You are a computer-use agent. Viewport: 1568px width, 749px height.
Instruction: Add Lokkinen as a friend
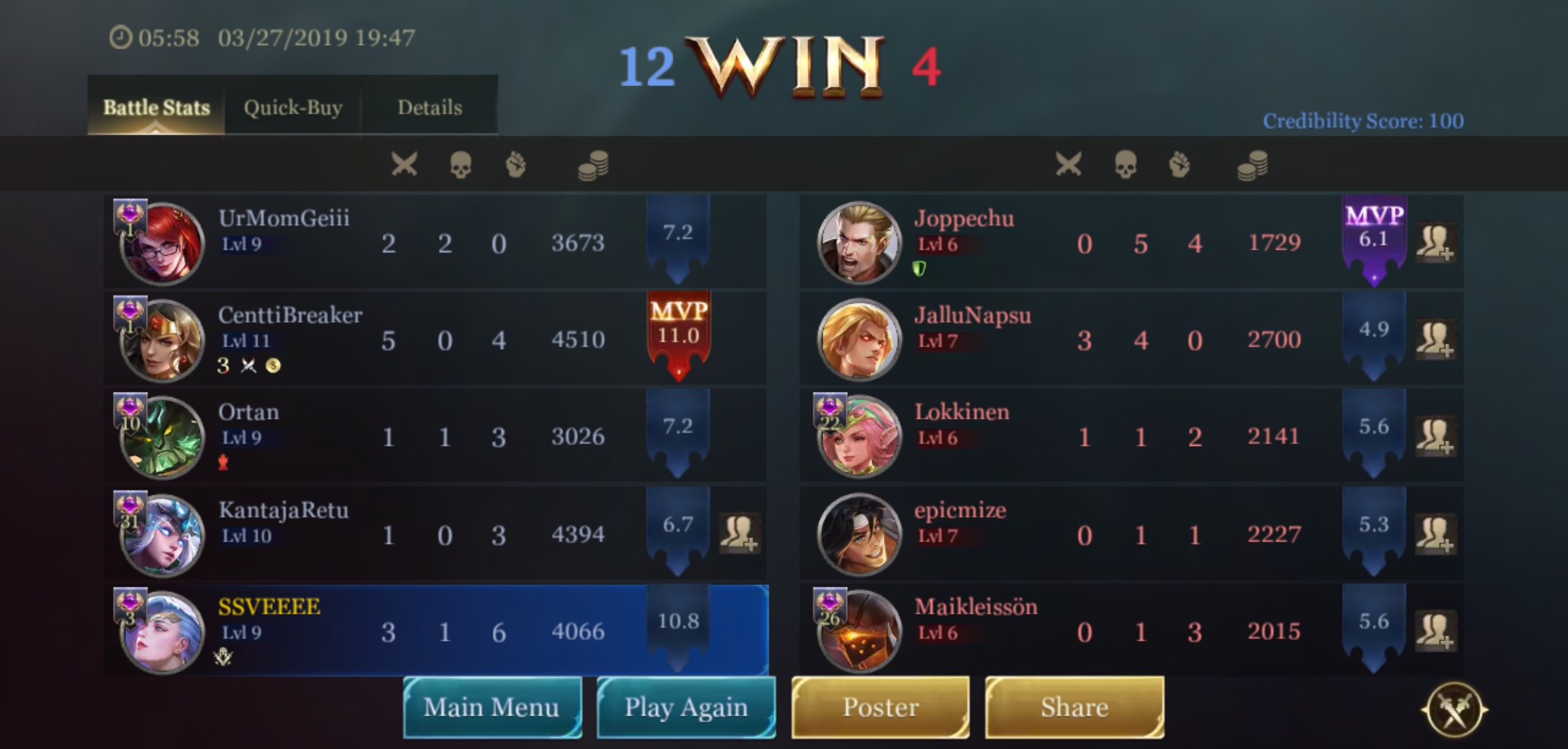1435,436
